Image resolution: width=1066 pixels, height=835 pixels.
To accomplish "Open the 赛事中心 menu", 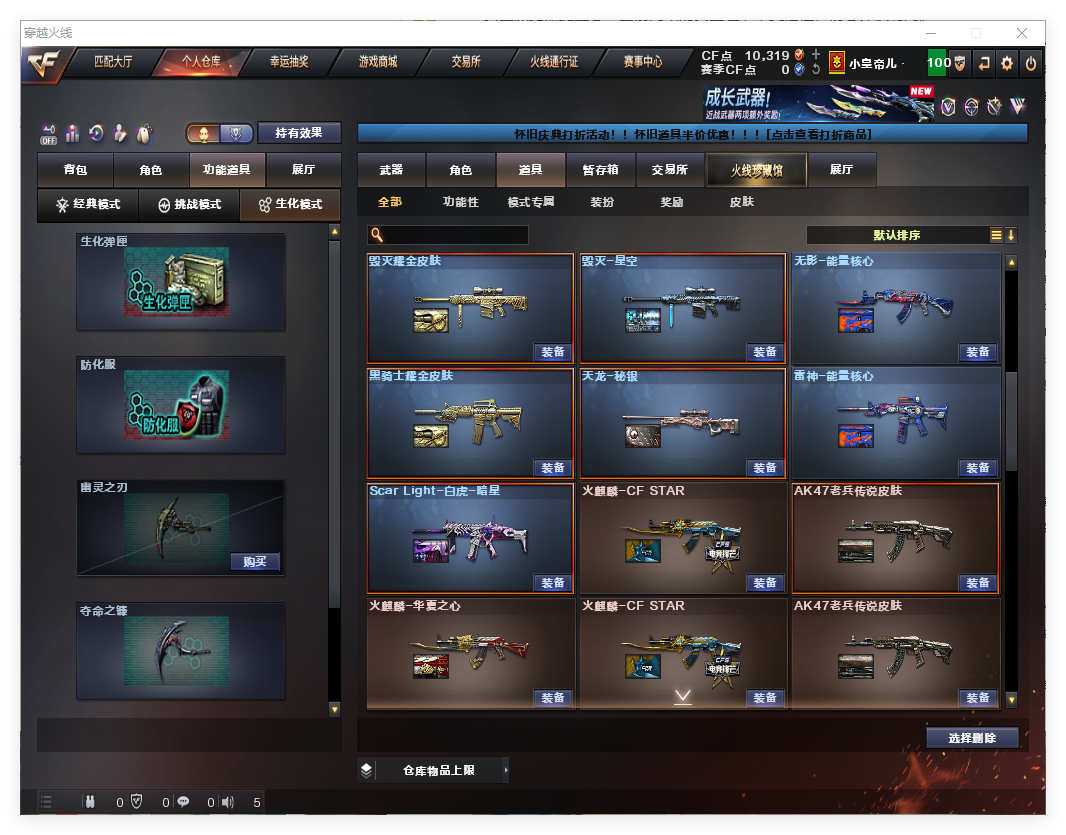I will click(x=642, y=62).
